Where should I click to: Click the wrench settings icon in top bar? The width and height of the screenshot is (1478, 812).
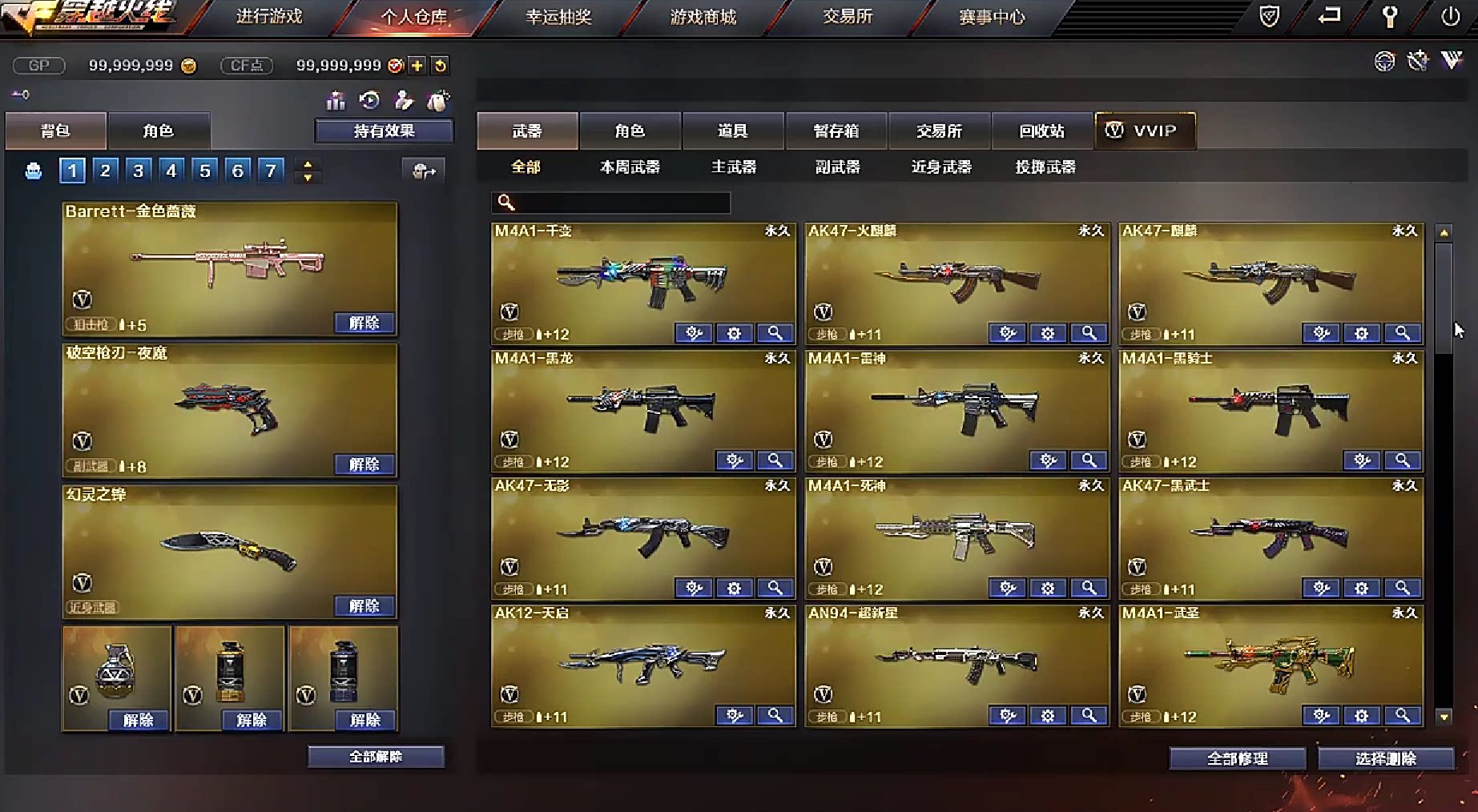point(1391,16)
